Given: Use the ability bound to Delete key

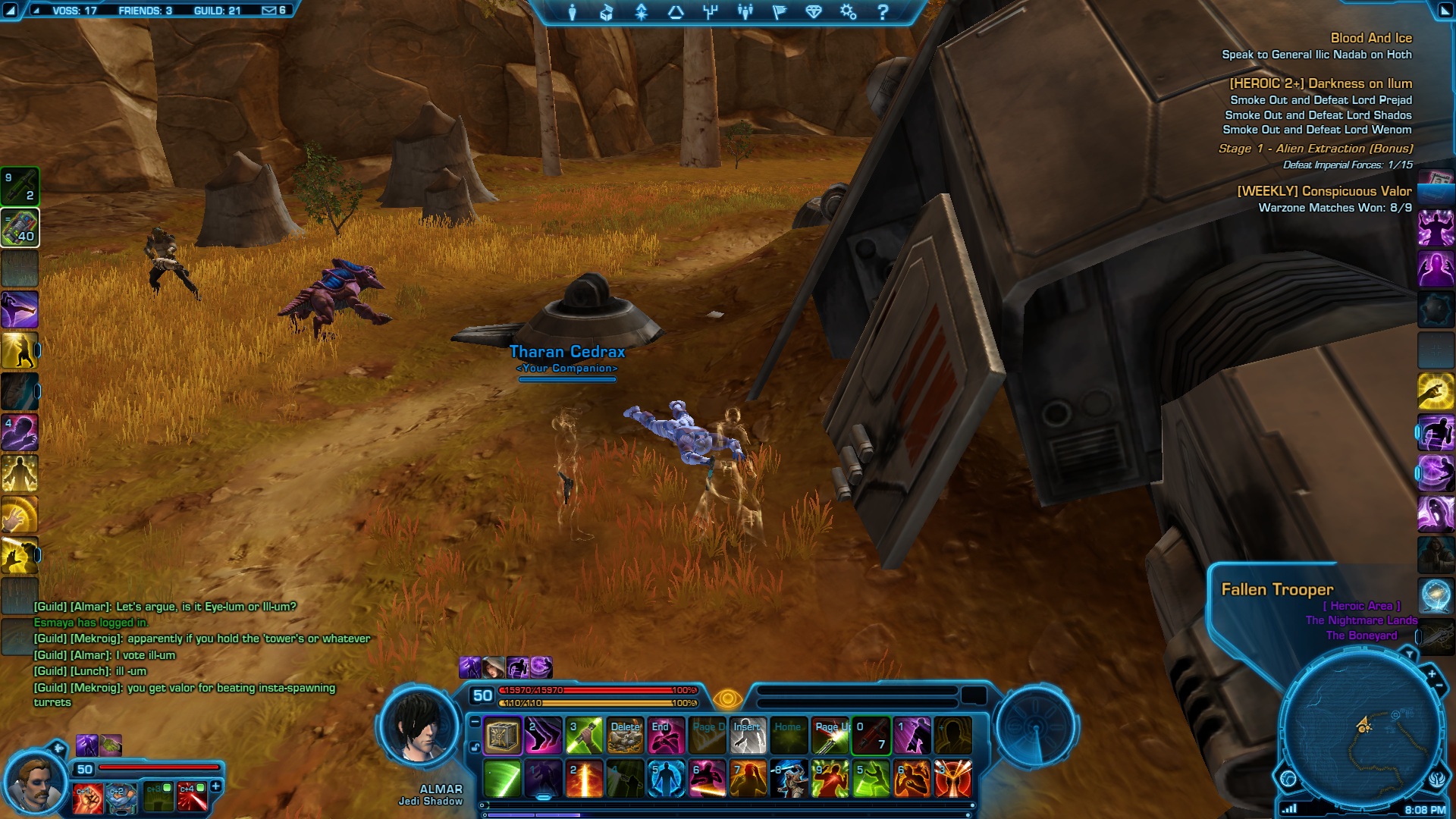Looking at the screenshot, I should coord(626,736).
